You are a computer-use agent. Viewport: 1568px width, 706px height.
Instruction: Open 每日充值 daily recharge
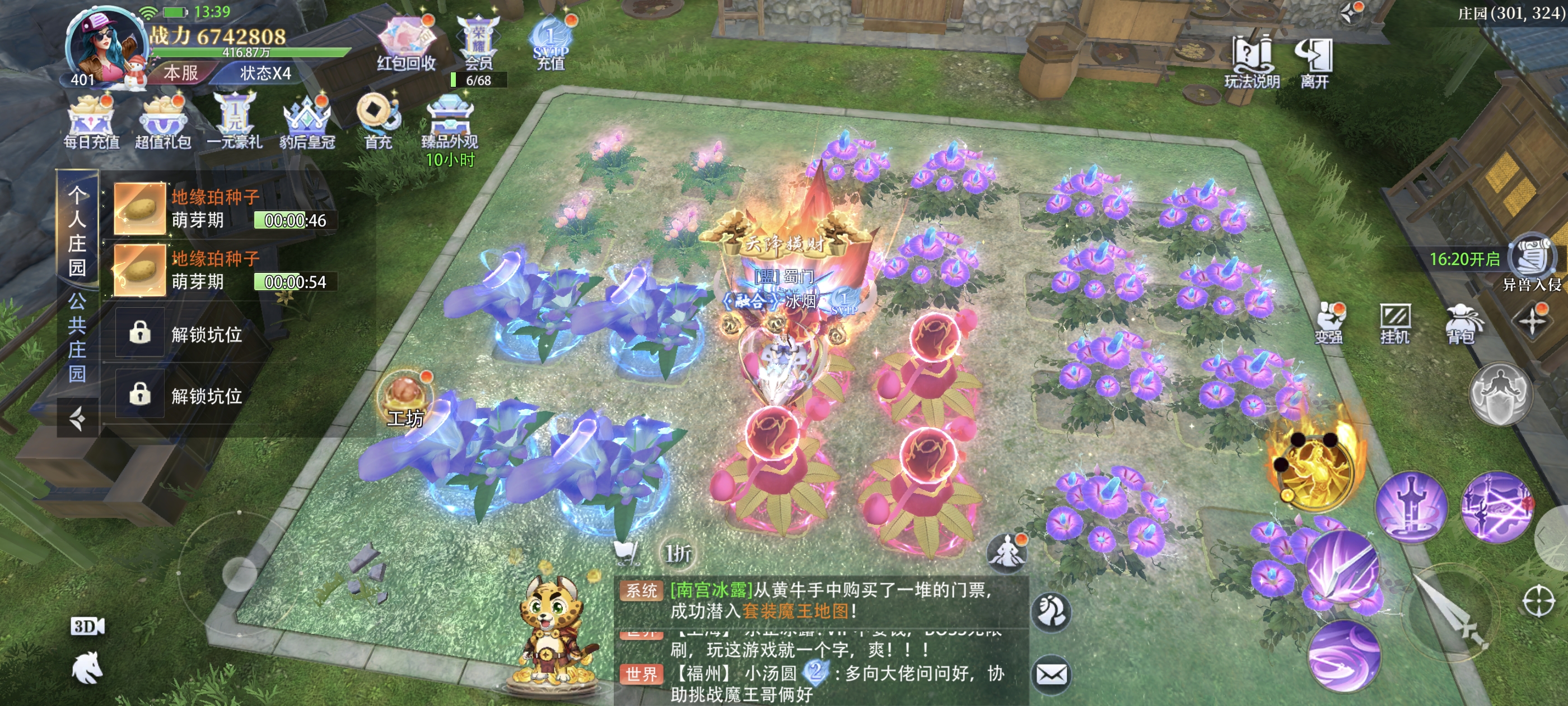tap(91, 122)
